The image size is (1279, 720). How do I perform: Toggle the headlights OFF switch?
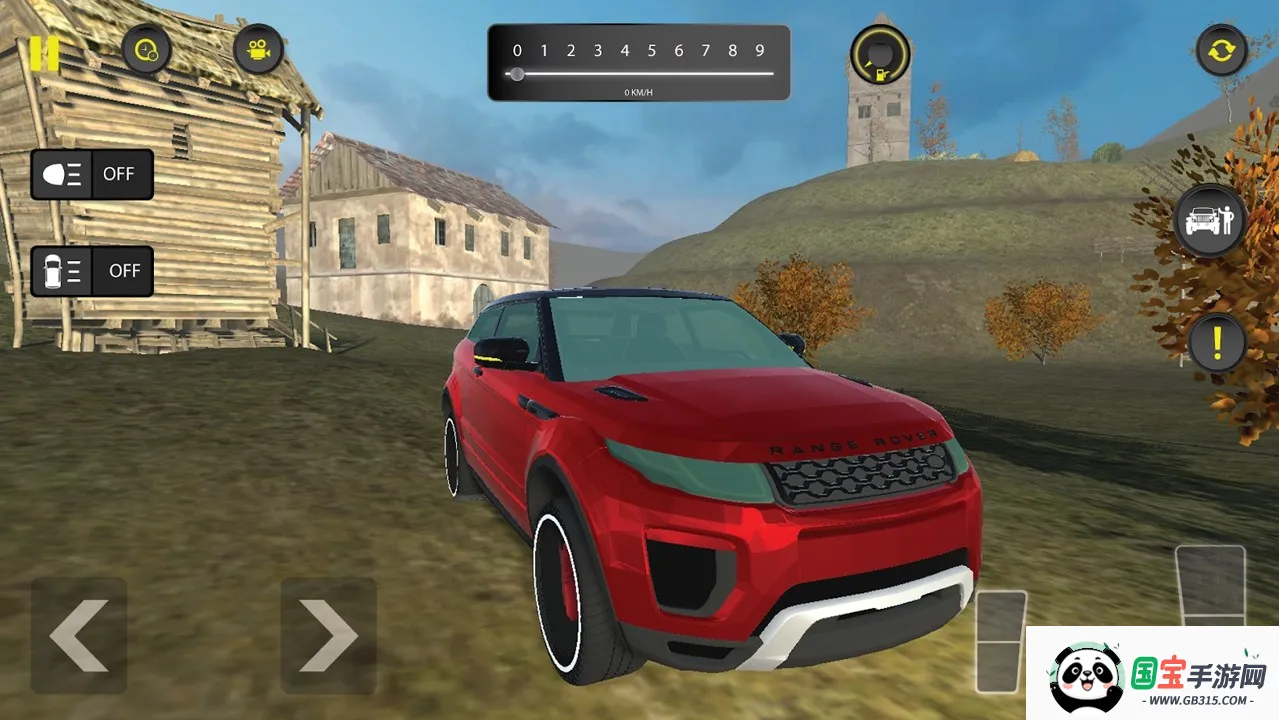[92, 174]
